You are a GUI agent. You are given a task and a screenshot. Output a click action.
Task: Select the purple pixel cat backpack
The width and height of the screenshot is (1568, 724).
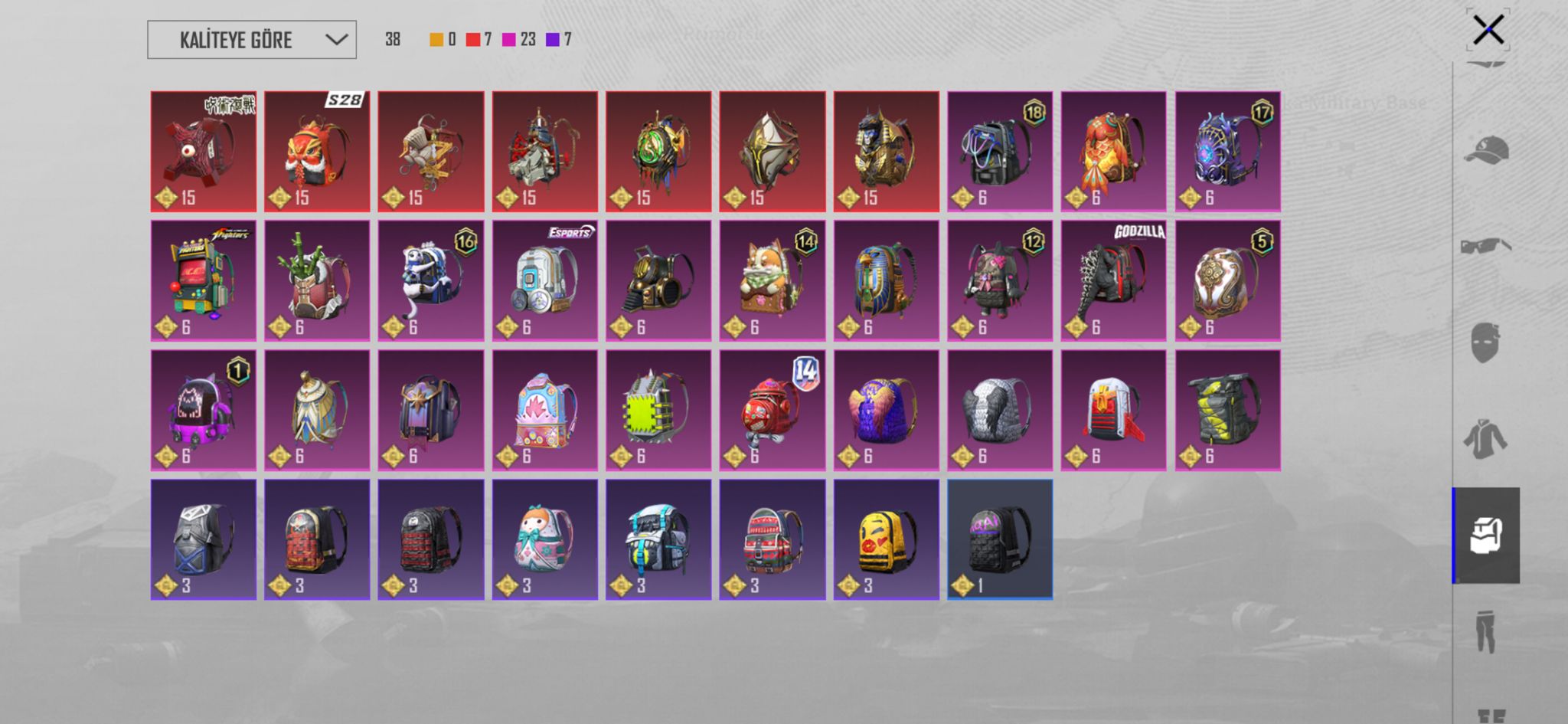(x=204, y=410)
